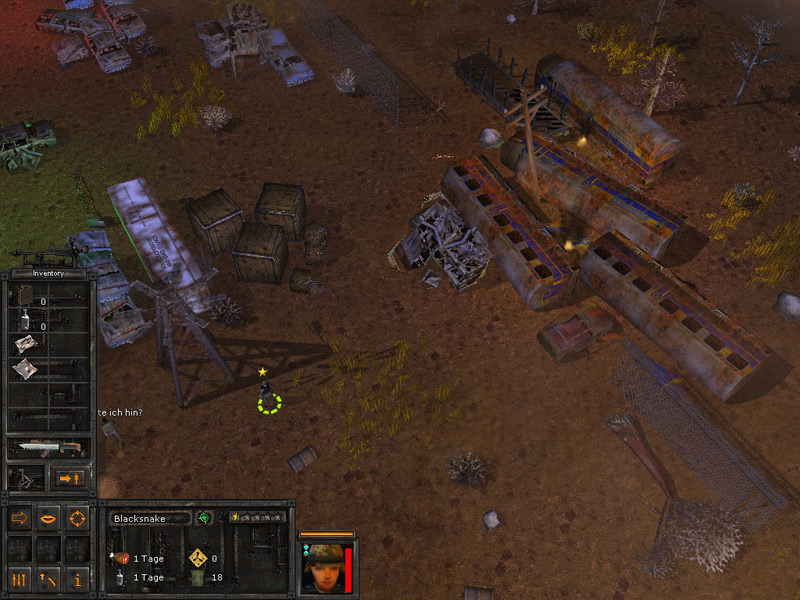This screenshot has height=600, width=800.
Task: Pick the crumpled paper map item
Action: click(x=24, y=344)
